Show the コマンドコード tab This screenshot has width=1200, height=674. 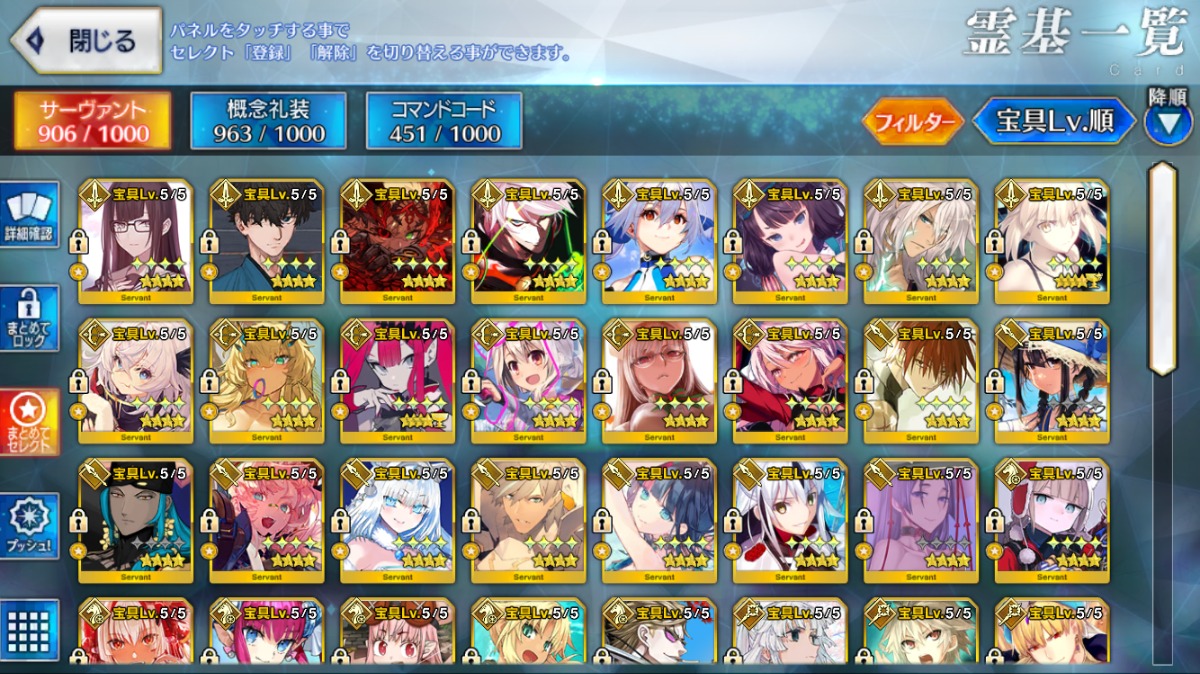click(x=444, y=121)
